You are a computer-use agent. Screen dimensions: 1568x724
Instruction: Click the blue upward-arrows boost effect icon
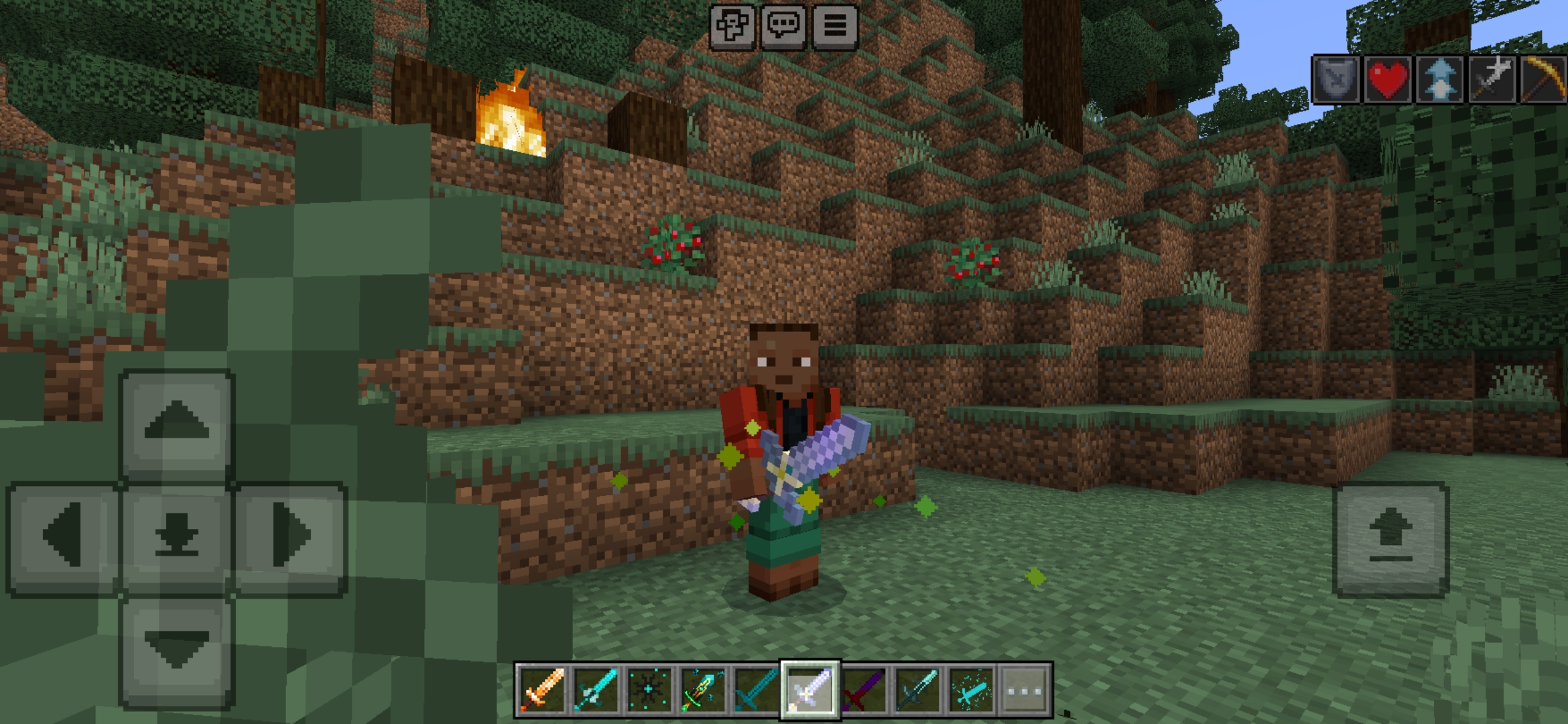[x=1439, y=79]
